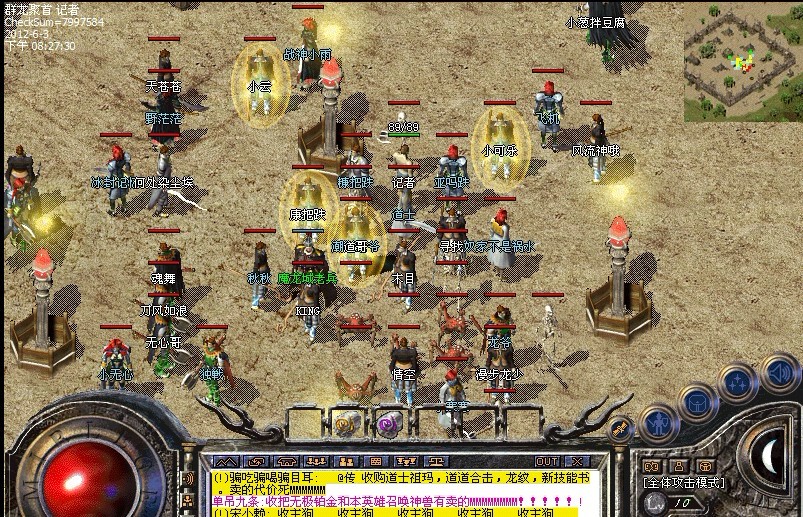Viewport: 803px width, 517px height.
Task: Click the orange single-person icon by the moon
Action: point(679,465)
